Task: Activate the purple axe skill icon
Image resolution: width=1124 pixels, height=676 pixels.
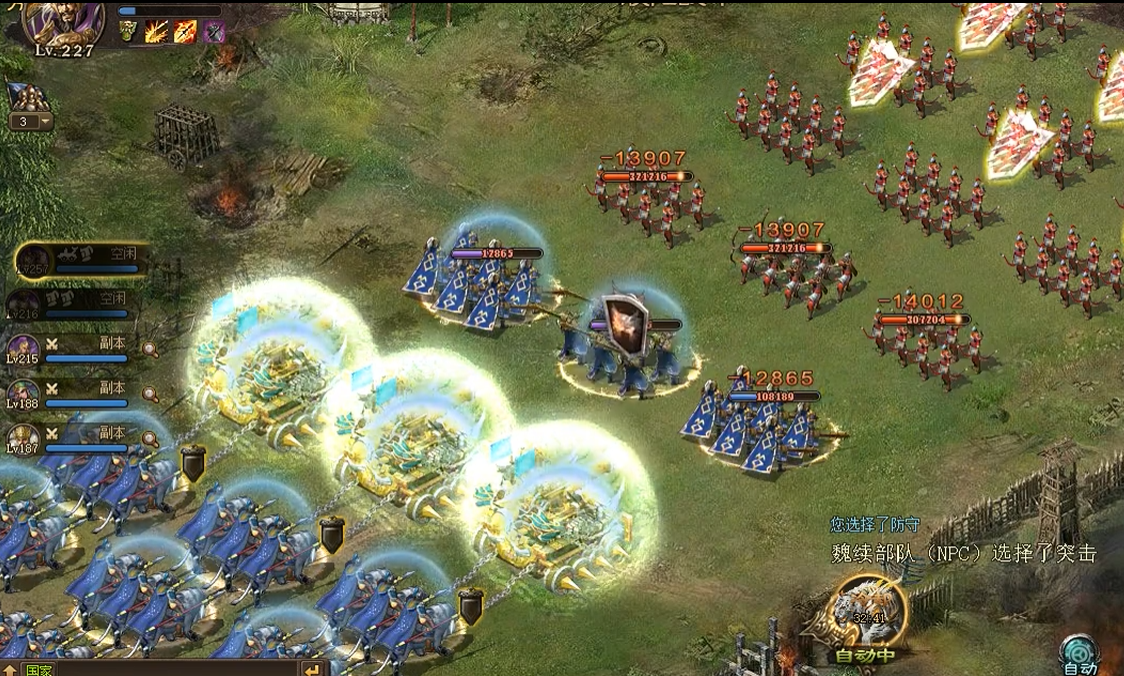Action: [214, 32]
